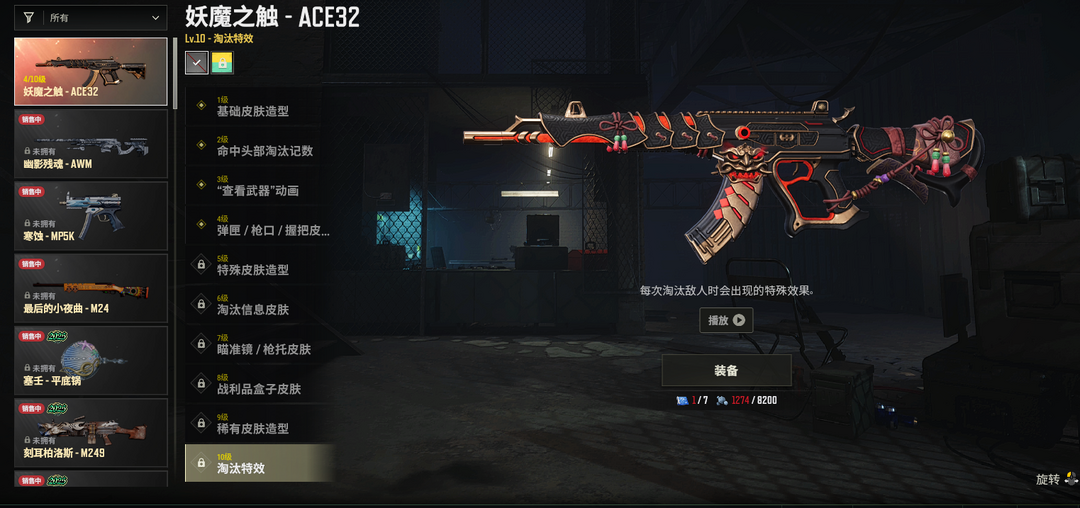Screen dimensions: 1080x508
Task: View level 3 "查看武器"动画
Action: pos(259,186)
